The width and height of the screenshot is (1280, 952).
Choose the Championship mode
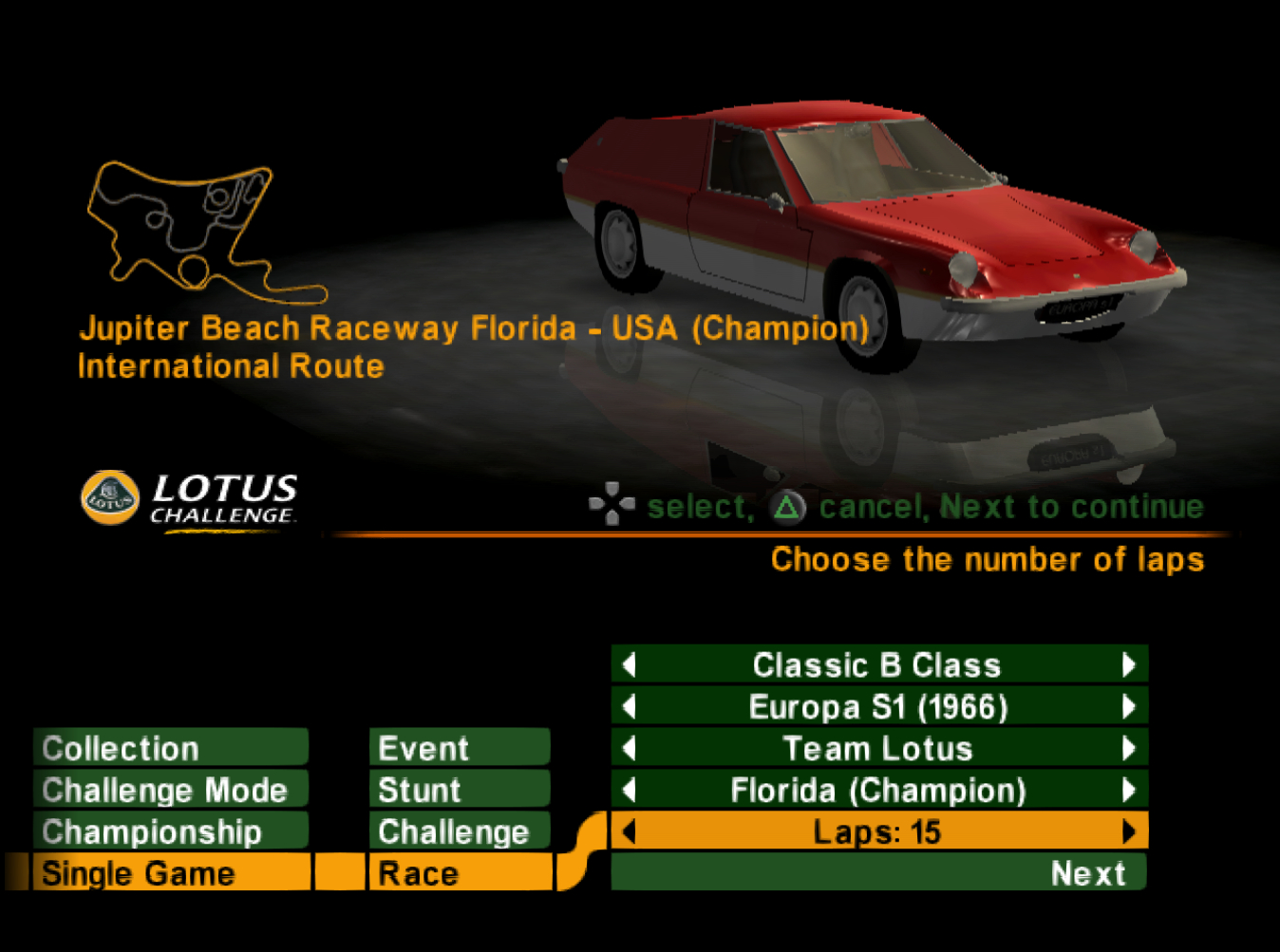tap(171, 831)
